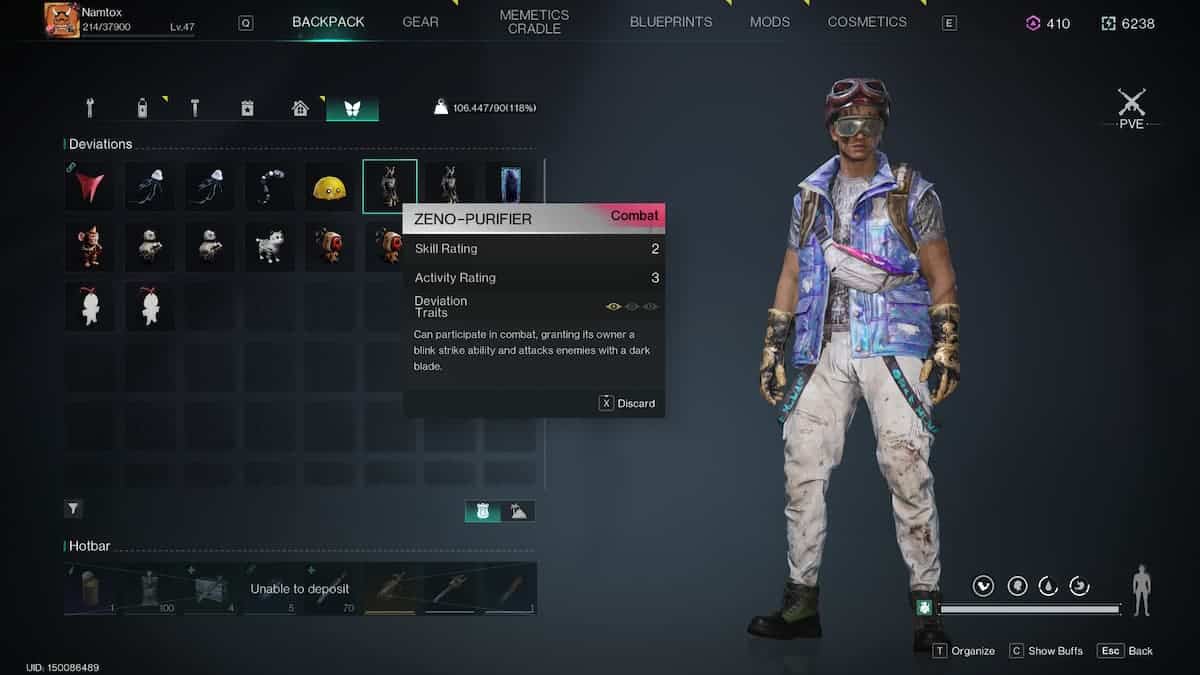The image size is (1200, 675).
Task: Select the red-hatted gnome deviation slot
Action: pyautogui.click(x=90, y=246)
